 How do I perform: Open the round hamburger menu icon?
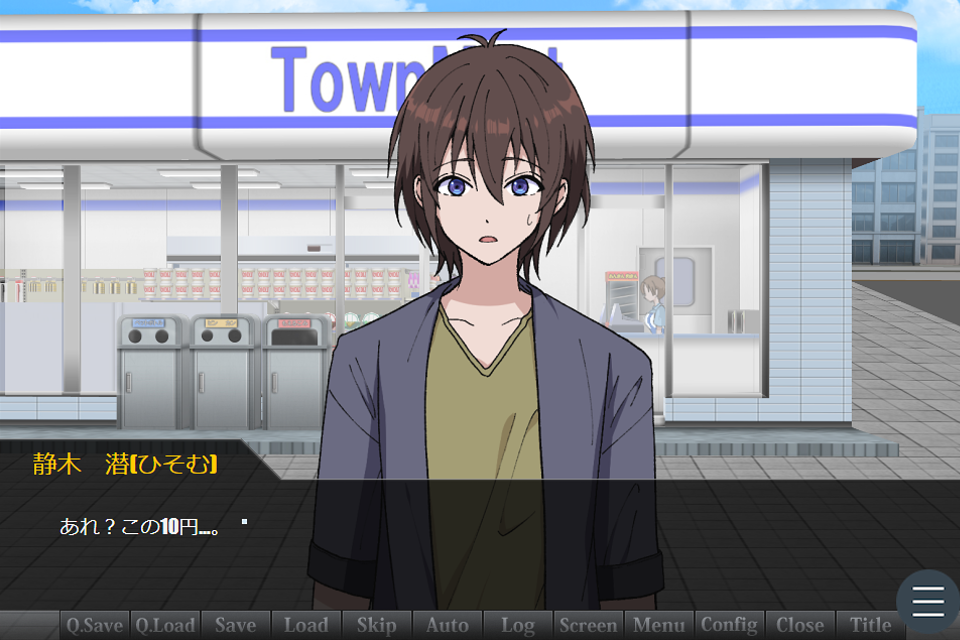click(x=928, y=600)
